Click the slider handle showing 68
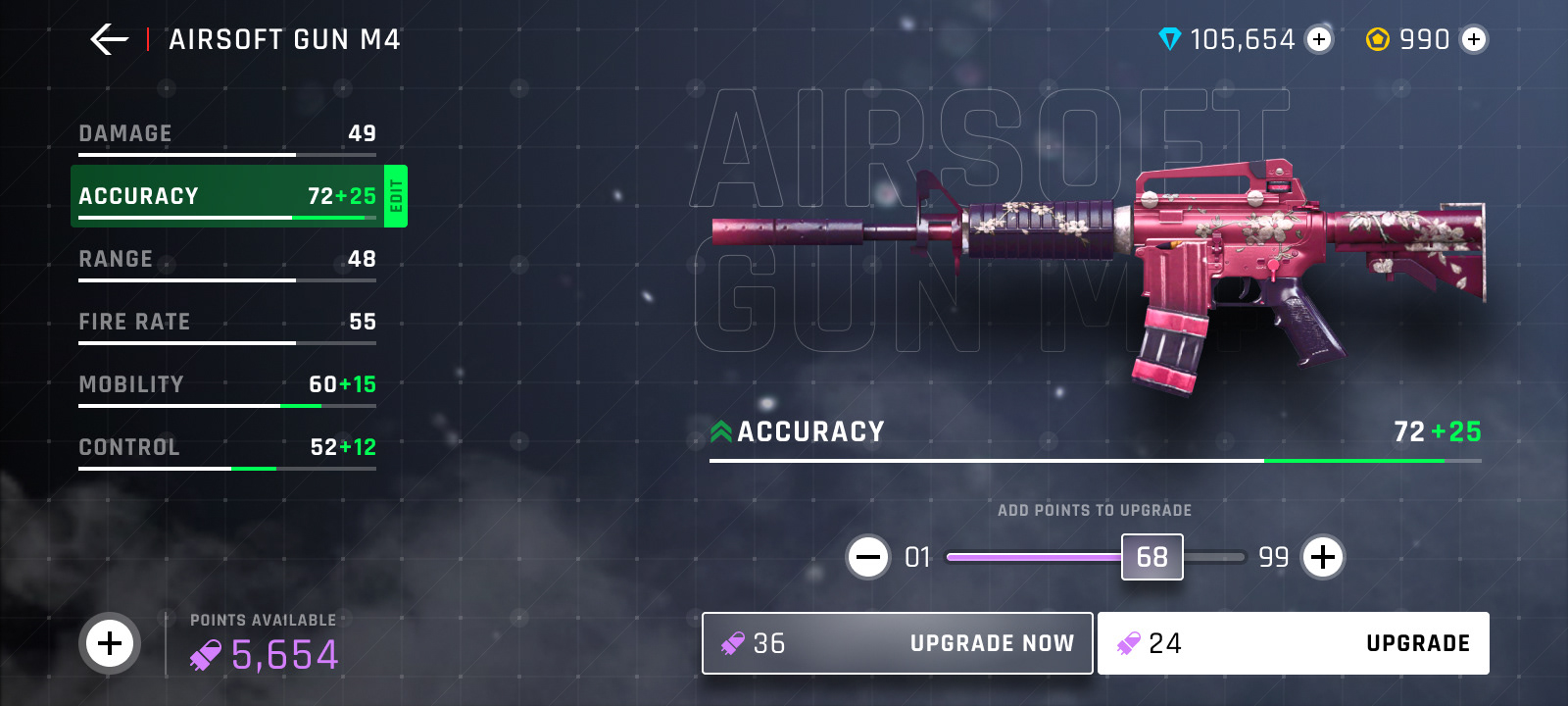 tap(1151, 557)
